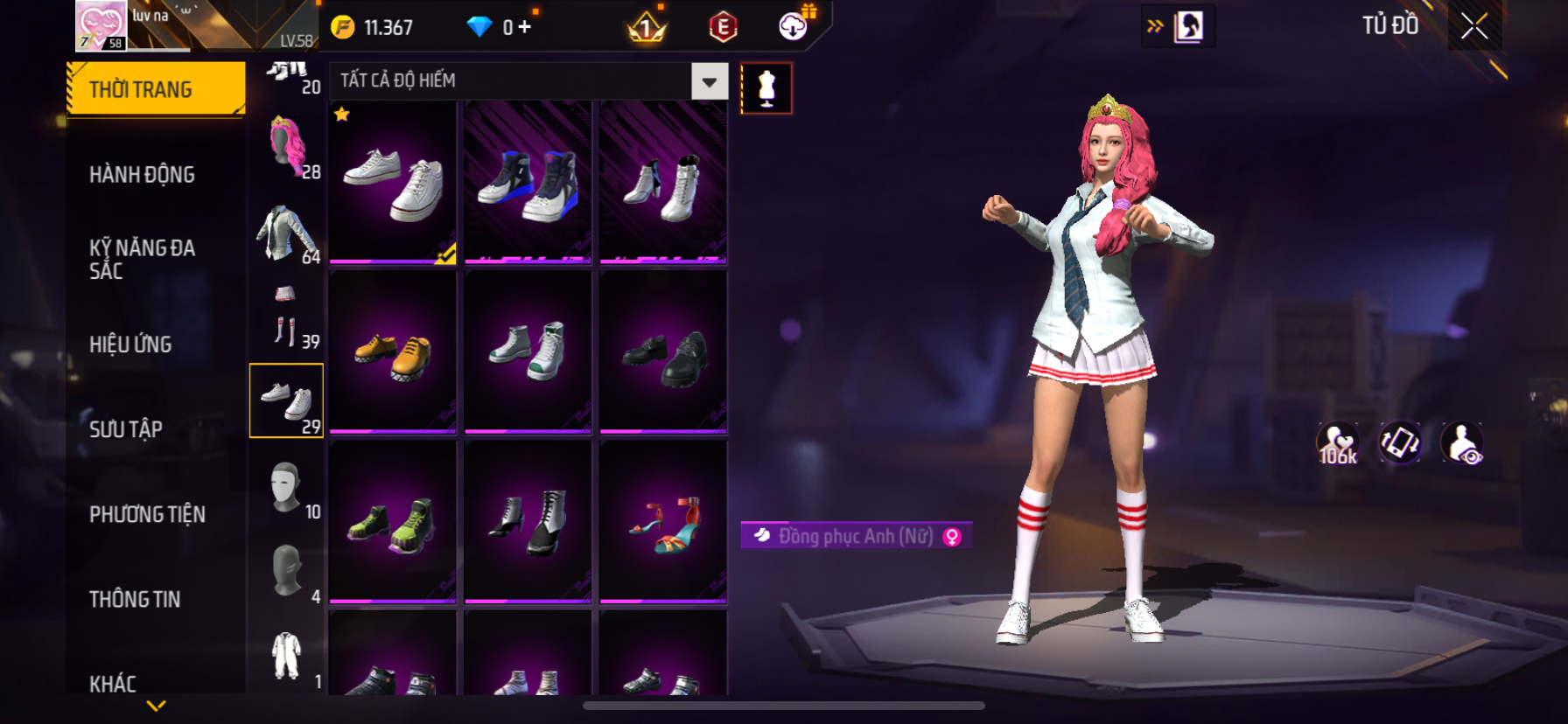
Task: Add diamonds with the plus button
Action: [524, 27]
